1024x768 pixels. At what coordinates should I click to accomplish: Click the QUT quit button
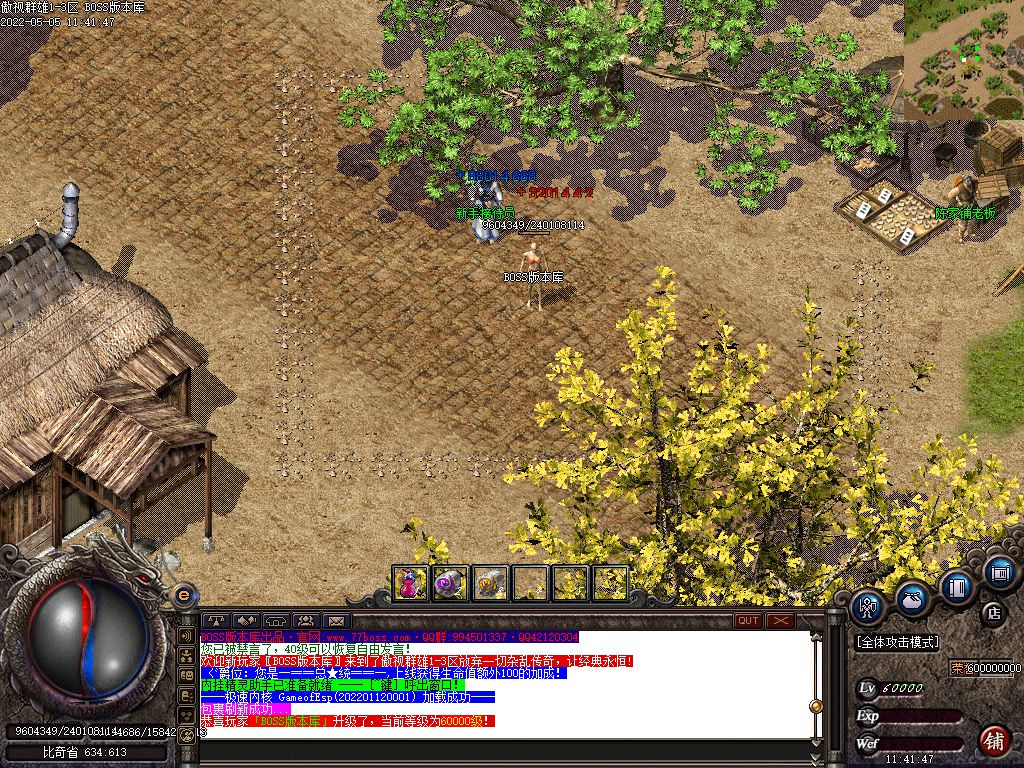pyautogui.click(x=748, y=621)
